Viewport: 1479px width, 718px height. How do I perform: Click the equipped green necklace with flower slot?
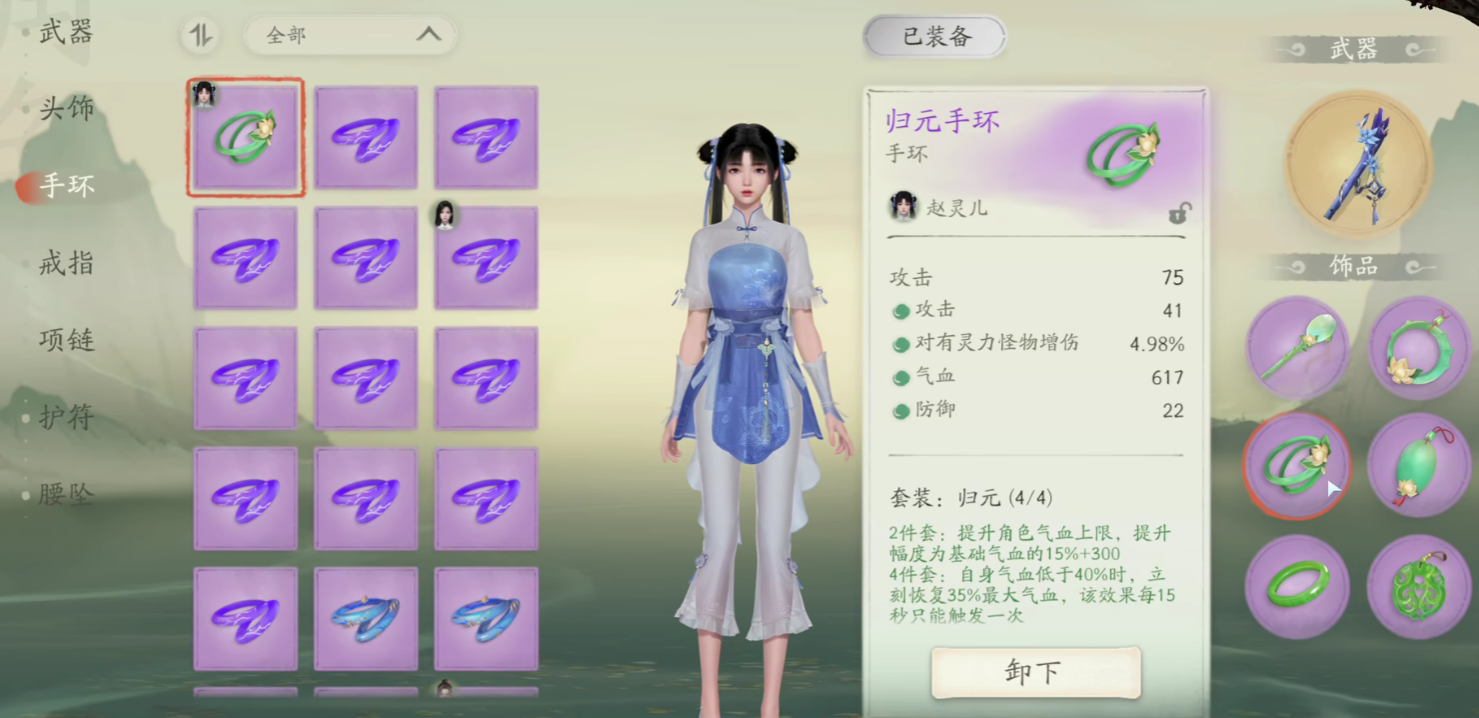(1418, 347)
